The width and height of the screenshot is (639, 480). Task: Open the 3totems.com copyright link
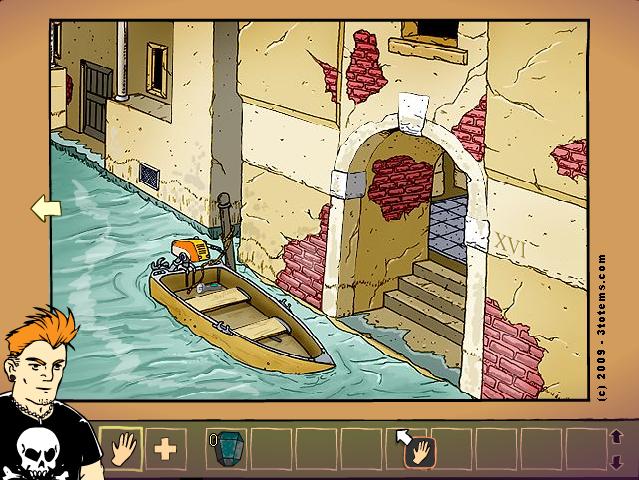coord(601,325)
